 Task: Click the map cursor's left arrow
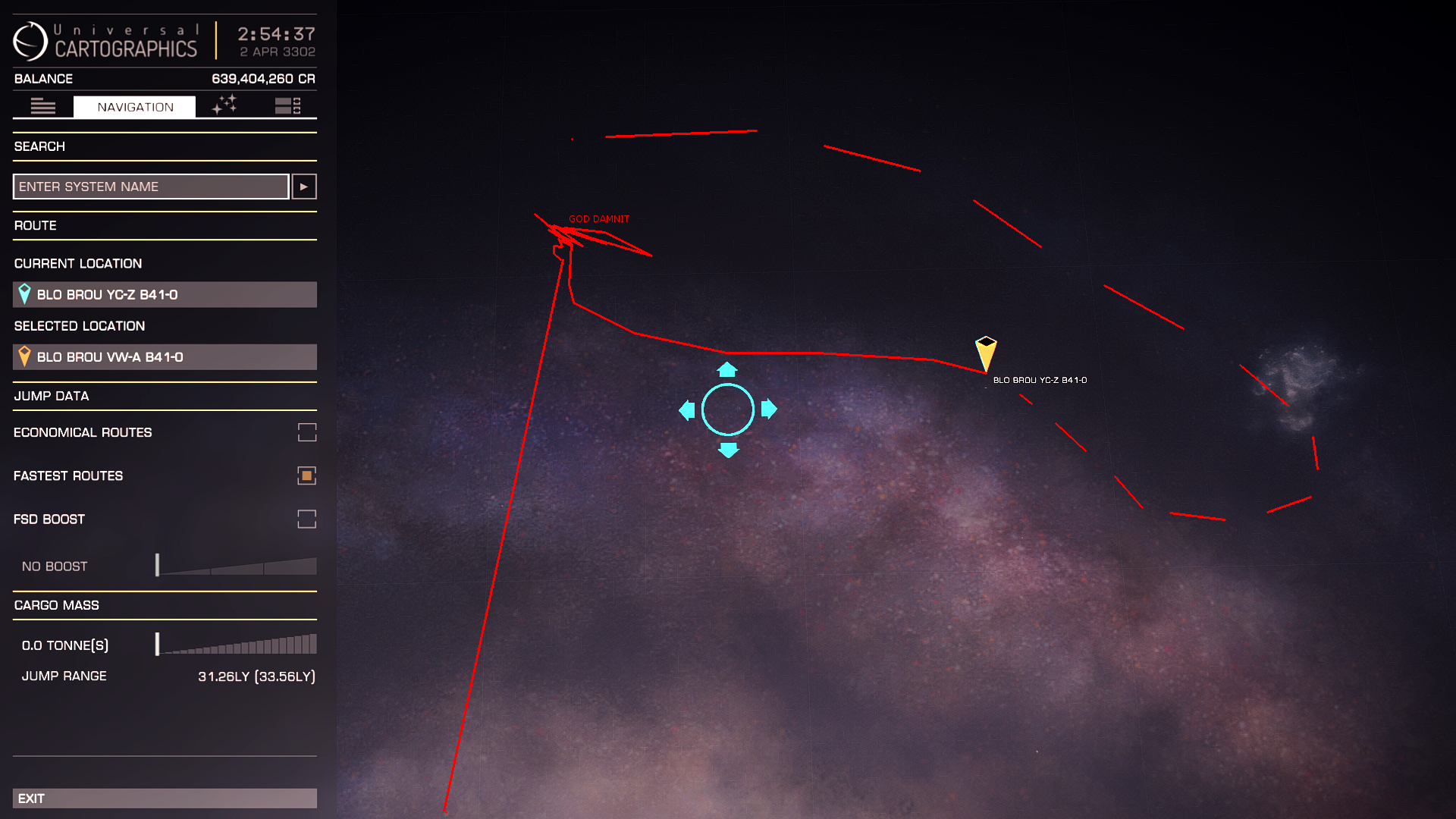pyautogui.click(x=687, y=410)
